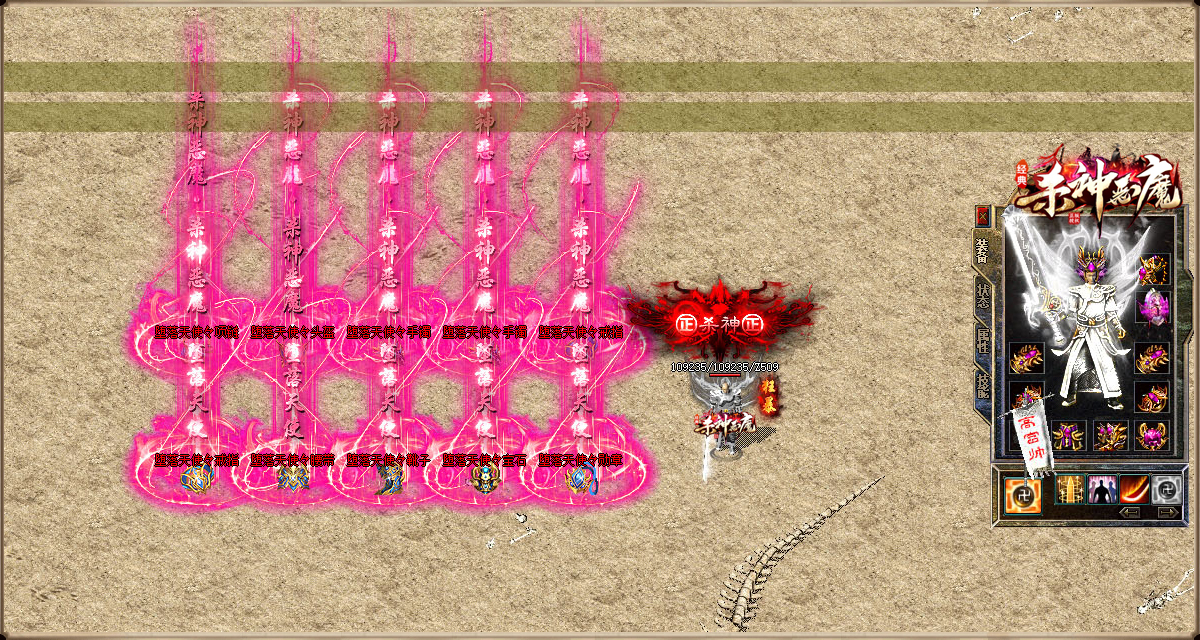Show the 属性 attributes tab

coord(983,342)
